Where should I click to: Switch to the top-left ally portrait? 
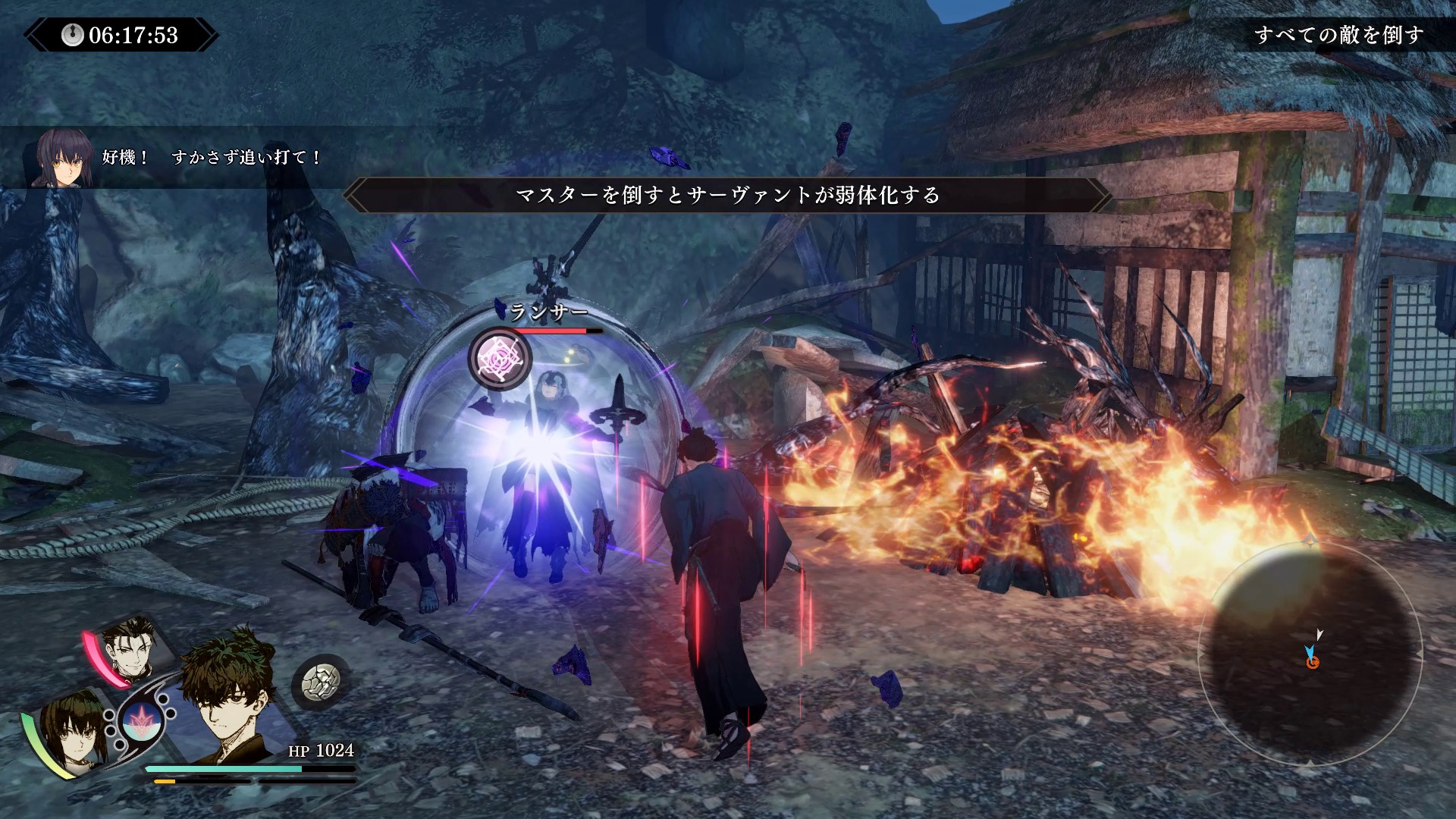(130, 647)
